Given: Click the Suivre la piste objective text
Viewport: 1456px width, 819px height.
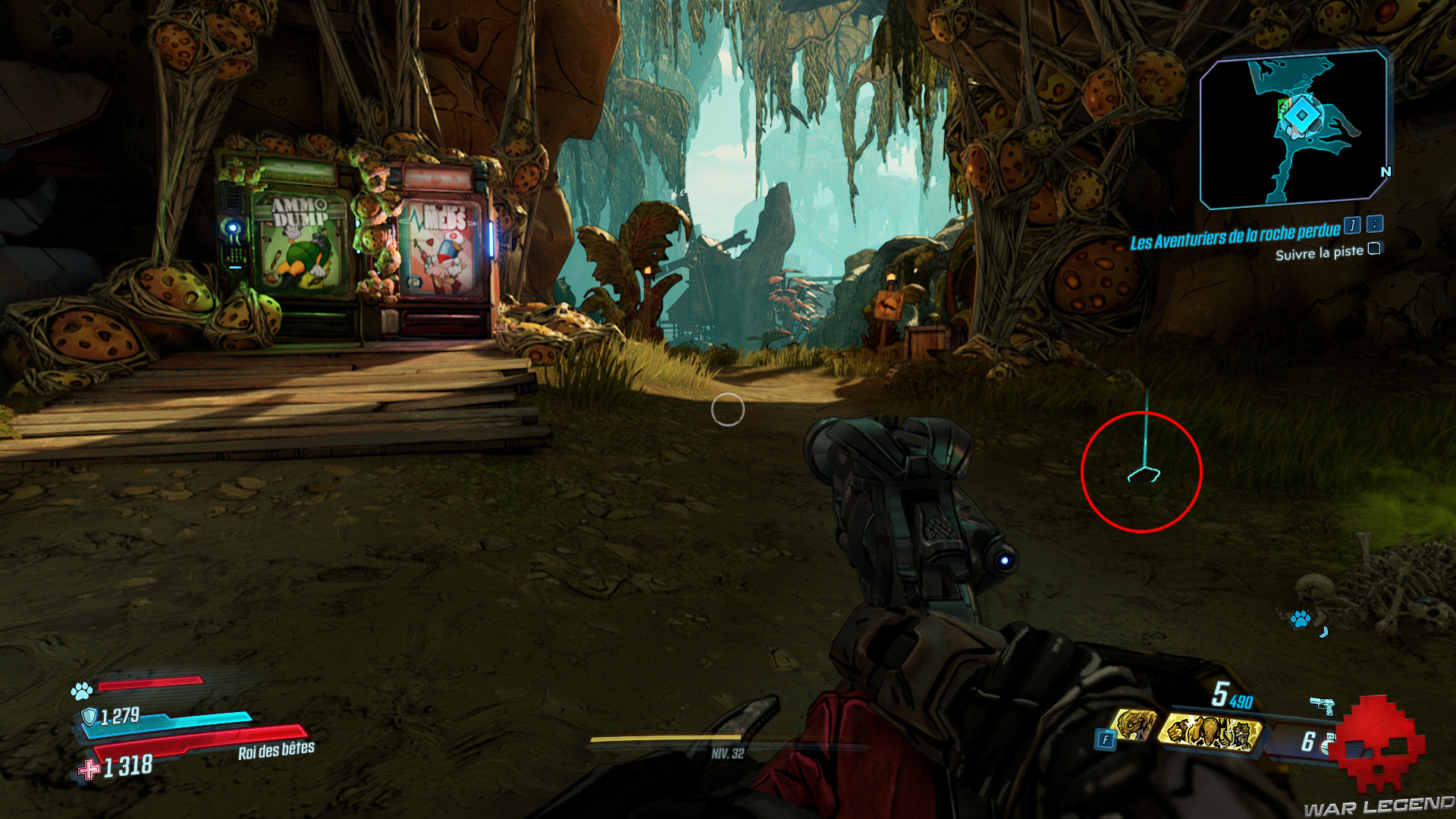Looking at the screenshot, I should click(x=1321, y=253).
